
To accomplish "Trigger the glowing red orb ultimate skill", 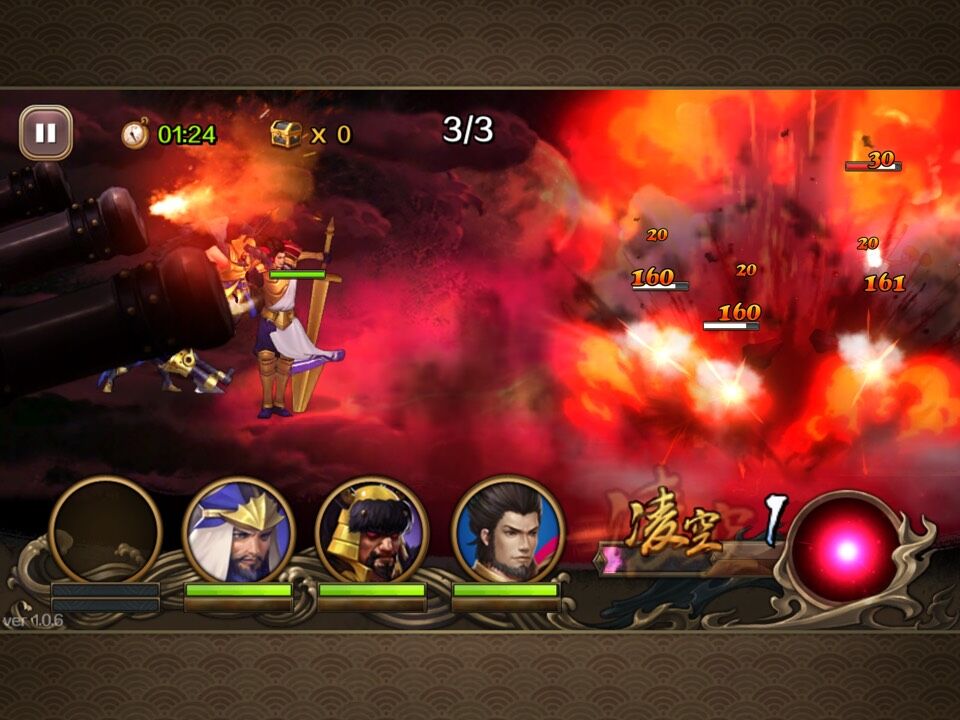I will tap(846, 550).
